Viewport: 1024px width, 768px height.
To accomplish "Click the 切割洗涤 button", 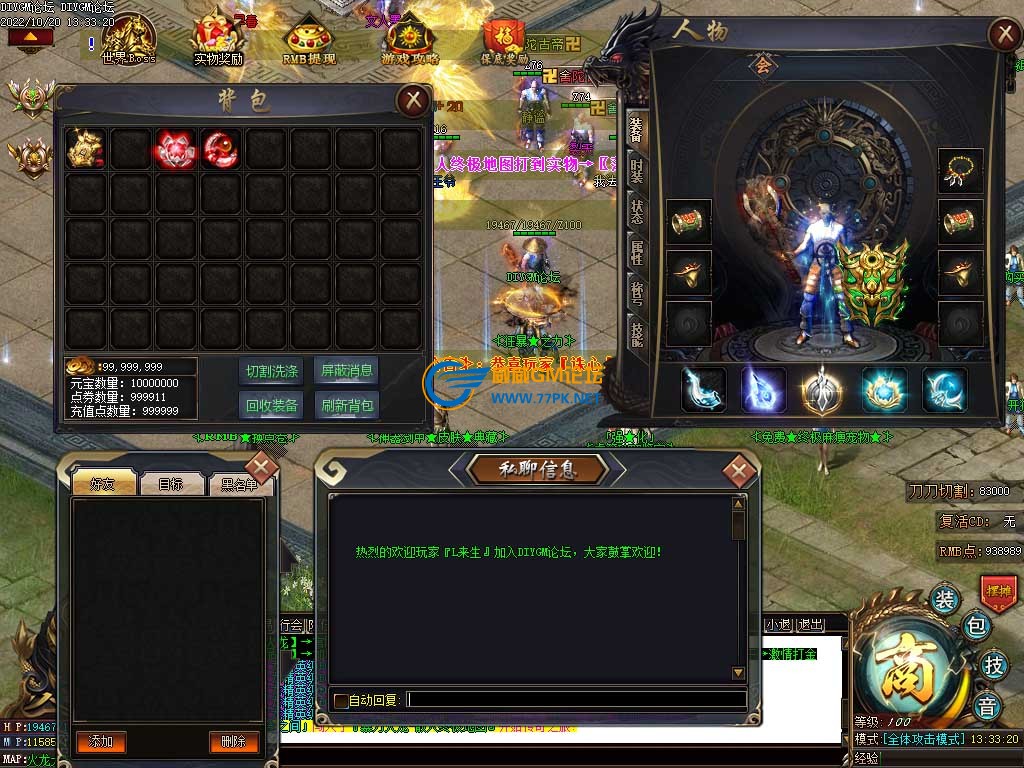I will [x=272, y=371].
